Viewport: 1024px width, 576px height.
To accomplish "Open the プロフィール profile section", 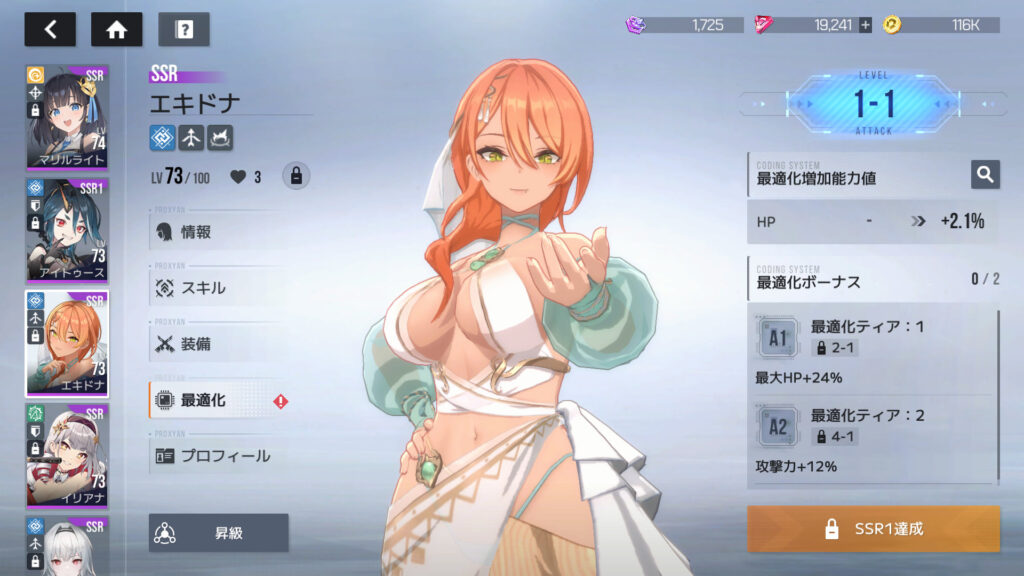I will click(217, 456).
